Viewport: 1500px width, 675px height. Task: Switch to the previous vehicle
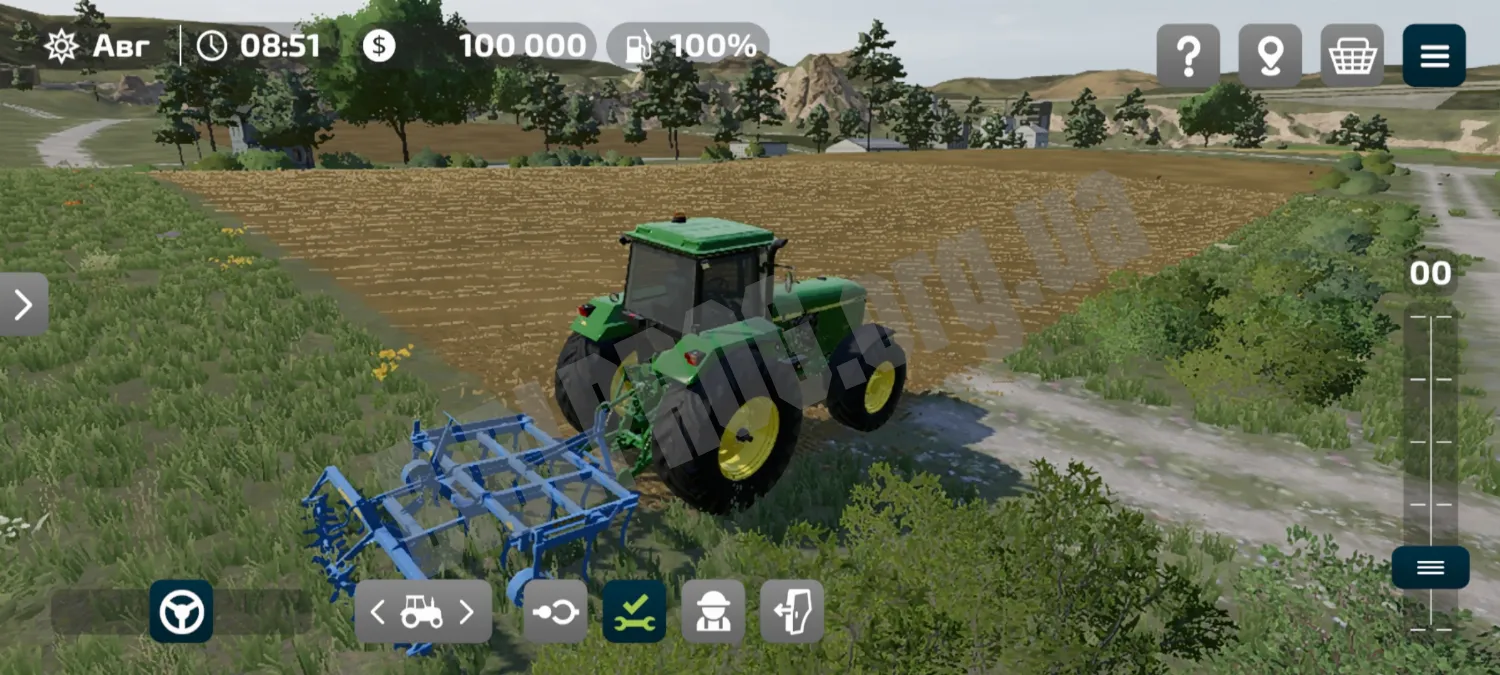pyautogui.click(x=378, y=612)
